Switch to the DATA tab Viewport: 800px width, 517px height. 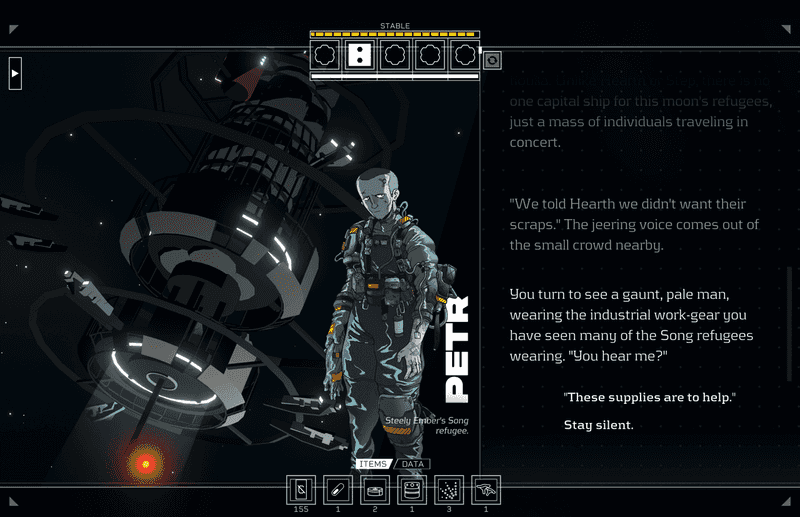(411, 464)
